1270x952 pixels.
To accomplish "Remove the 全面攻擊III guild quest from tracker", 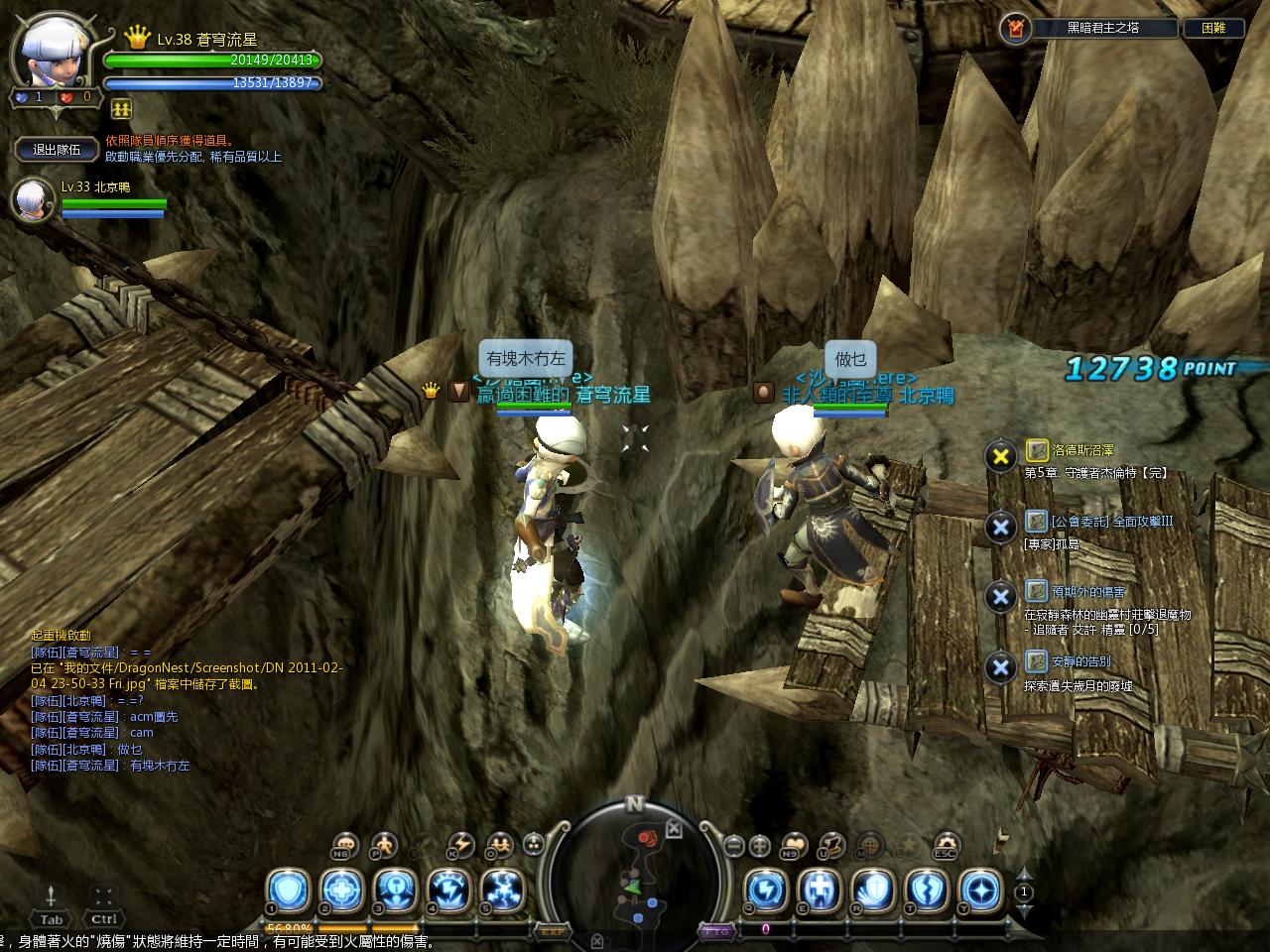I will click(x=1000, y=528).
